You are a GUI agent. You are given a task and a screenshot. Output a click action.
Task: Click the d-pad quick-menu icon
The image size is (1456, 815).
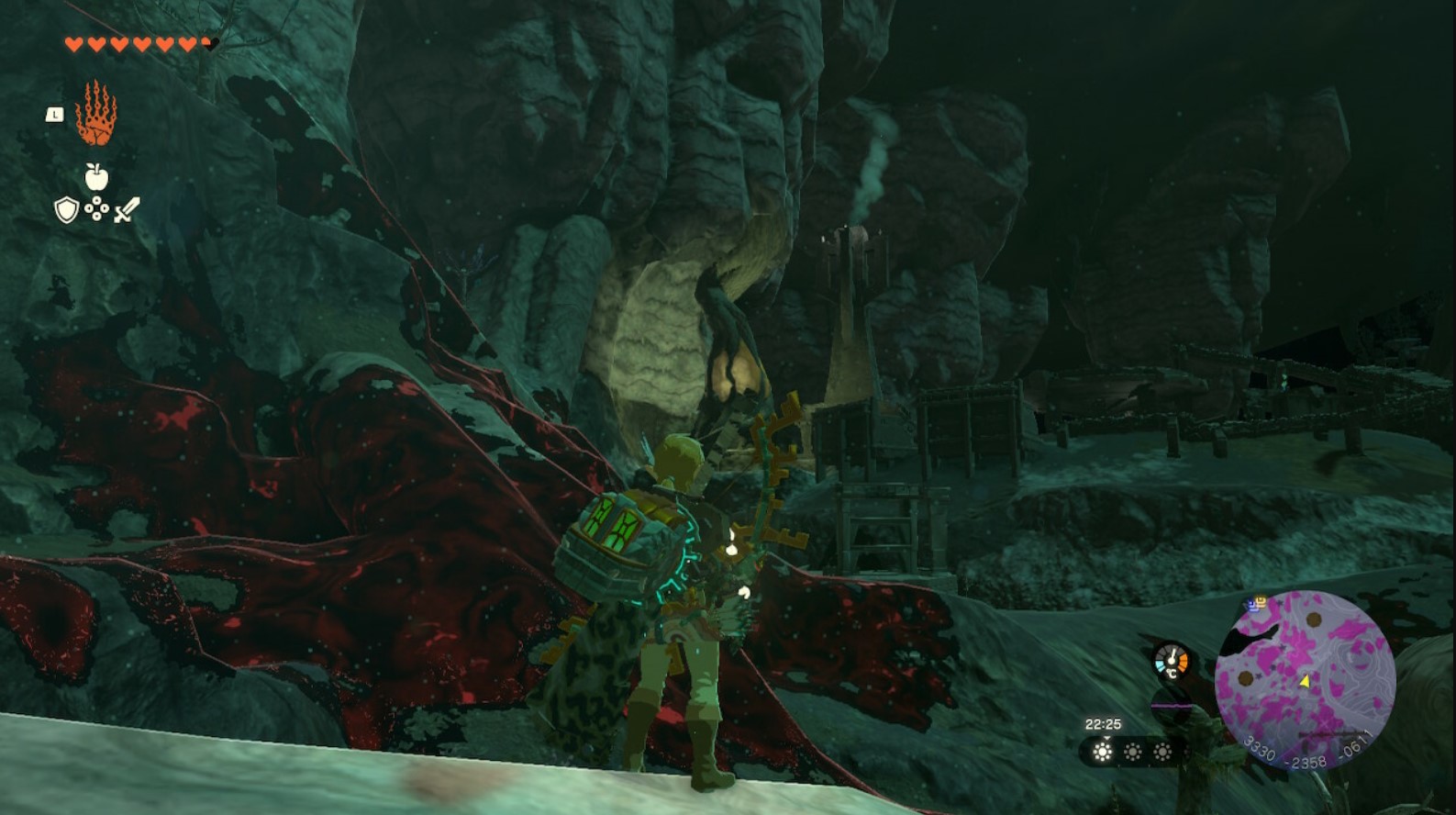coord(97,209)
